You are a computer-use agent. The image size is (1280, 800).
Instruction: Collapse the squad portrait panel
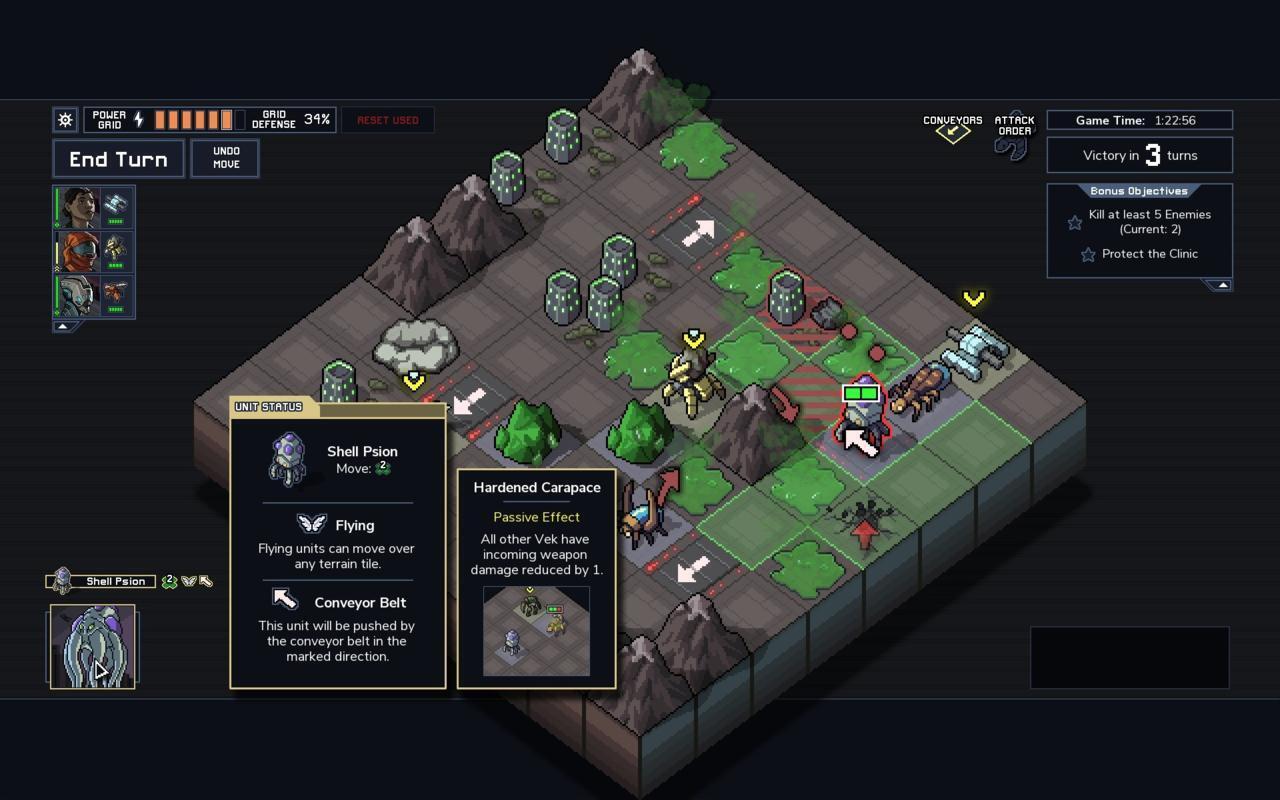pos(62,326)
